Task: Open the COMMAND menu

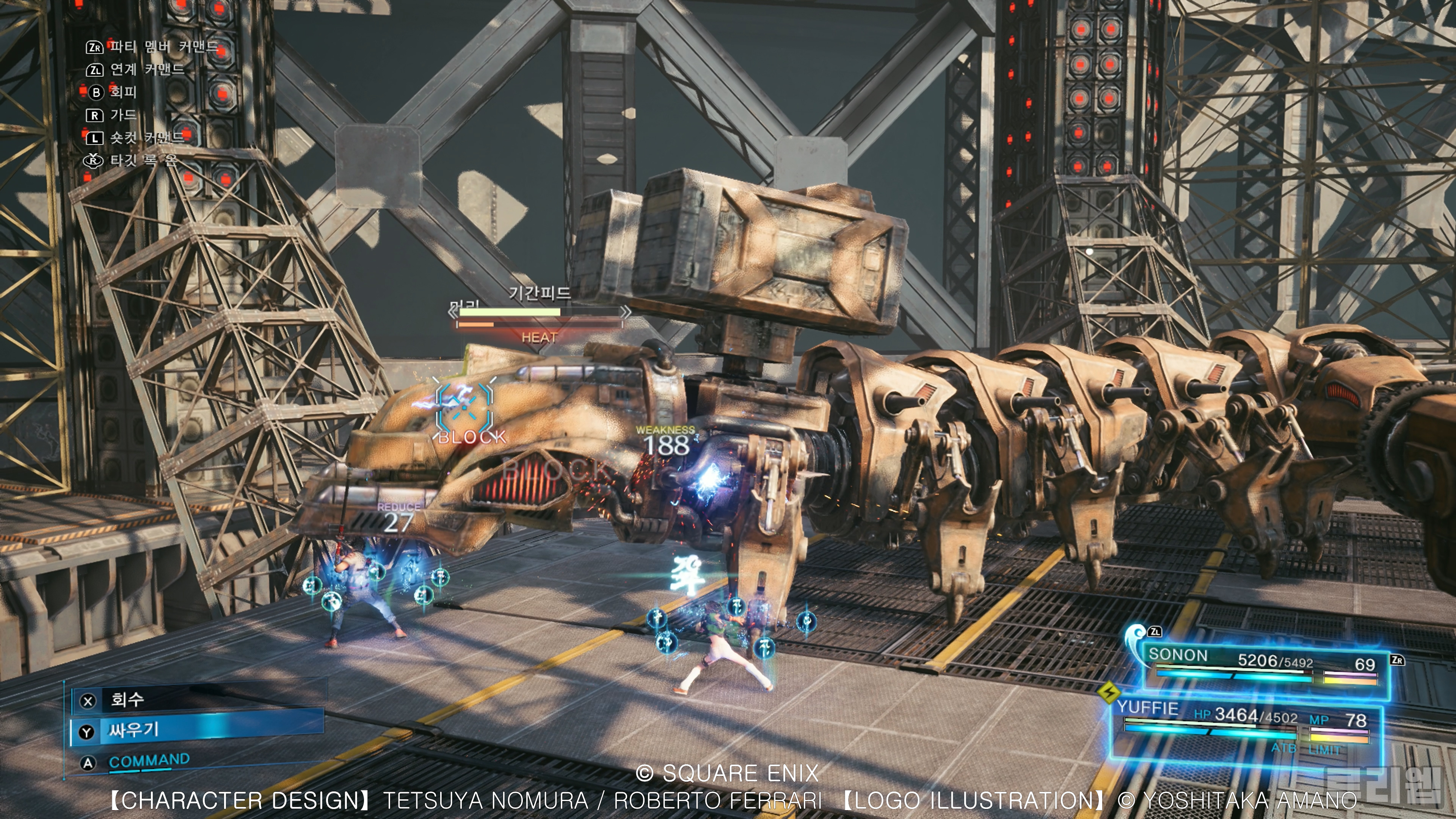Action: (149, 761)
